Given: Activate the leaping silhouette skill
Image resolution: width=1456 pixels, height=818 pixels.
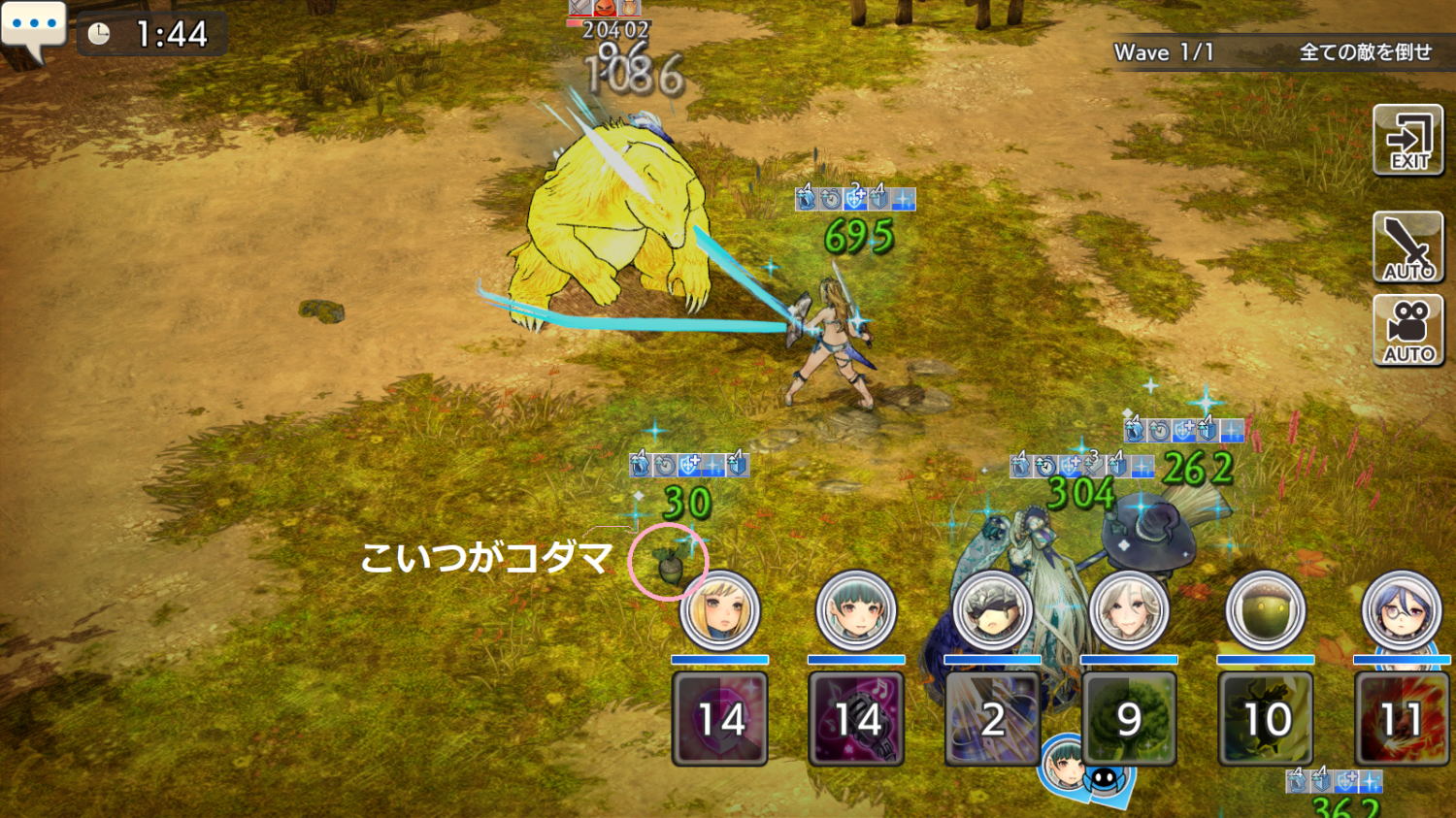Looking at the screenshot, I should 1265,719.
